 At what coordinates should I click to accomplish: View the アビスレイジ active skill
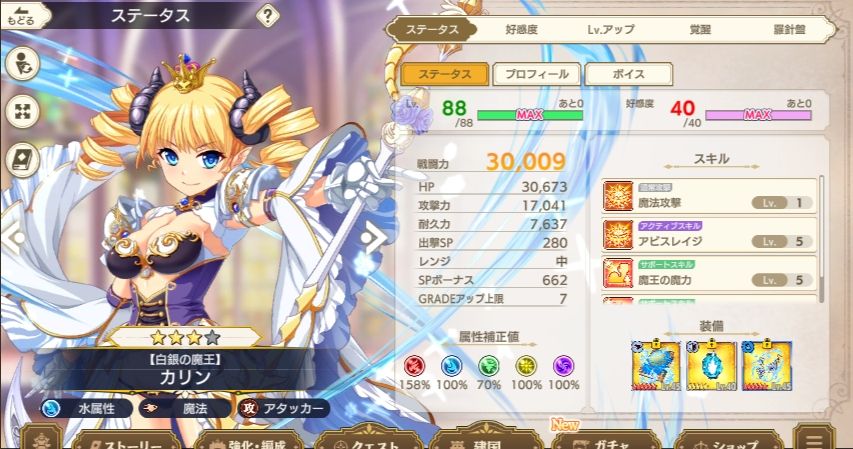[x=709, y=235]
